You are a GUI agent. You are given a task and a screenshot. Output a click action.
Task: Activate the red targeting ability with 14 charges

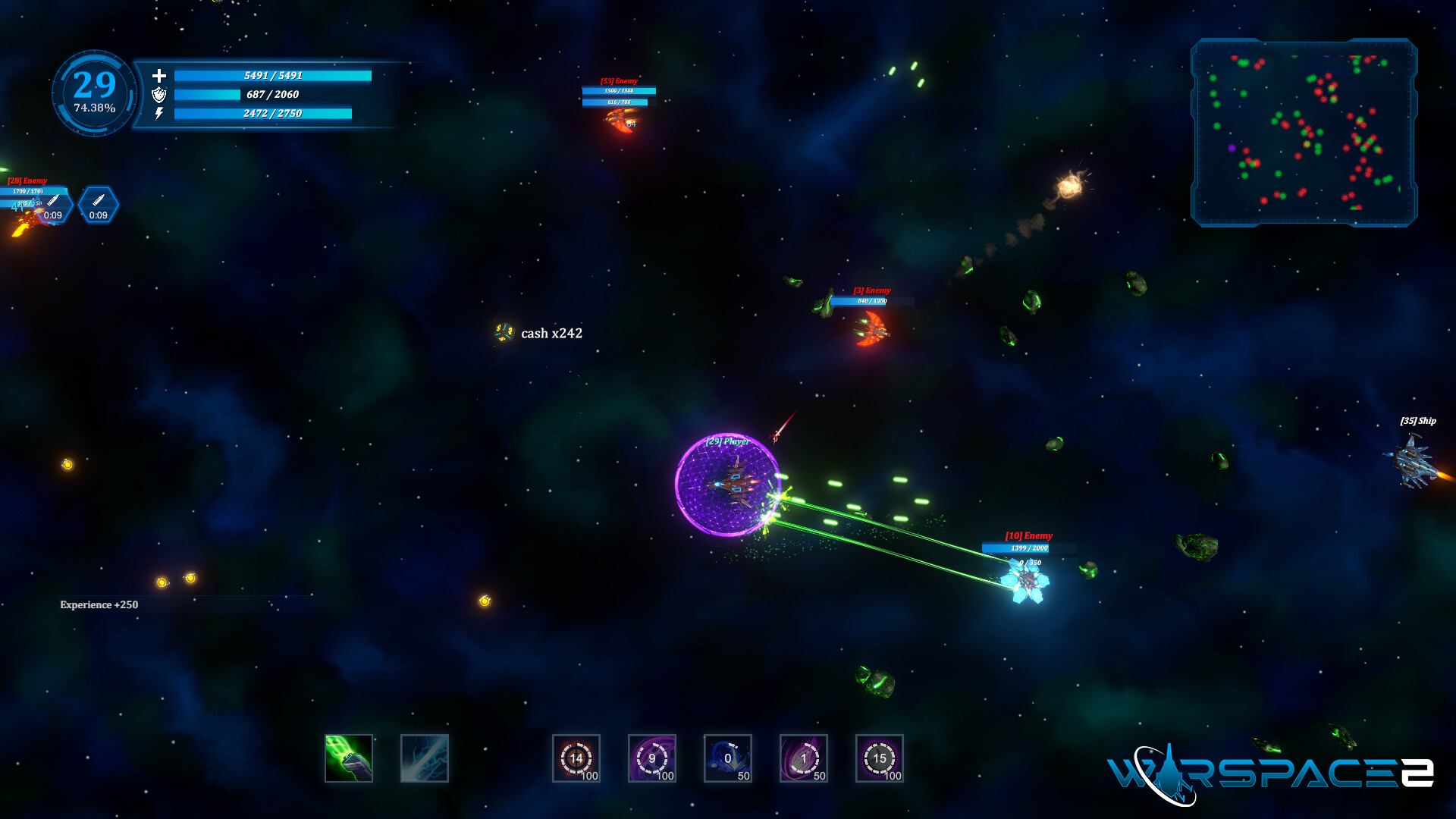(x=576, y=758)
